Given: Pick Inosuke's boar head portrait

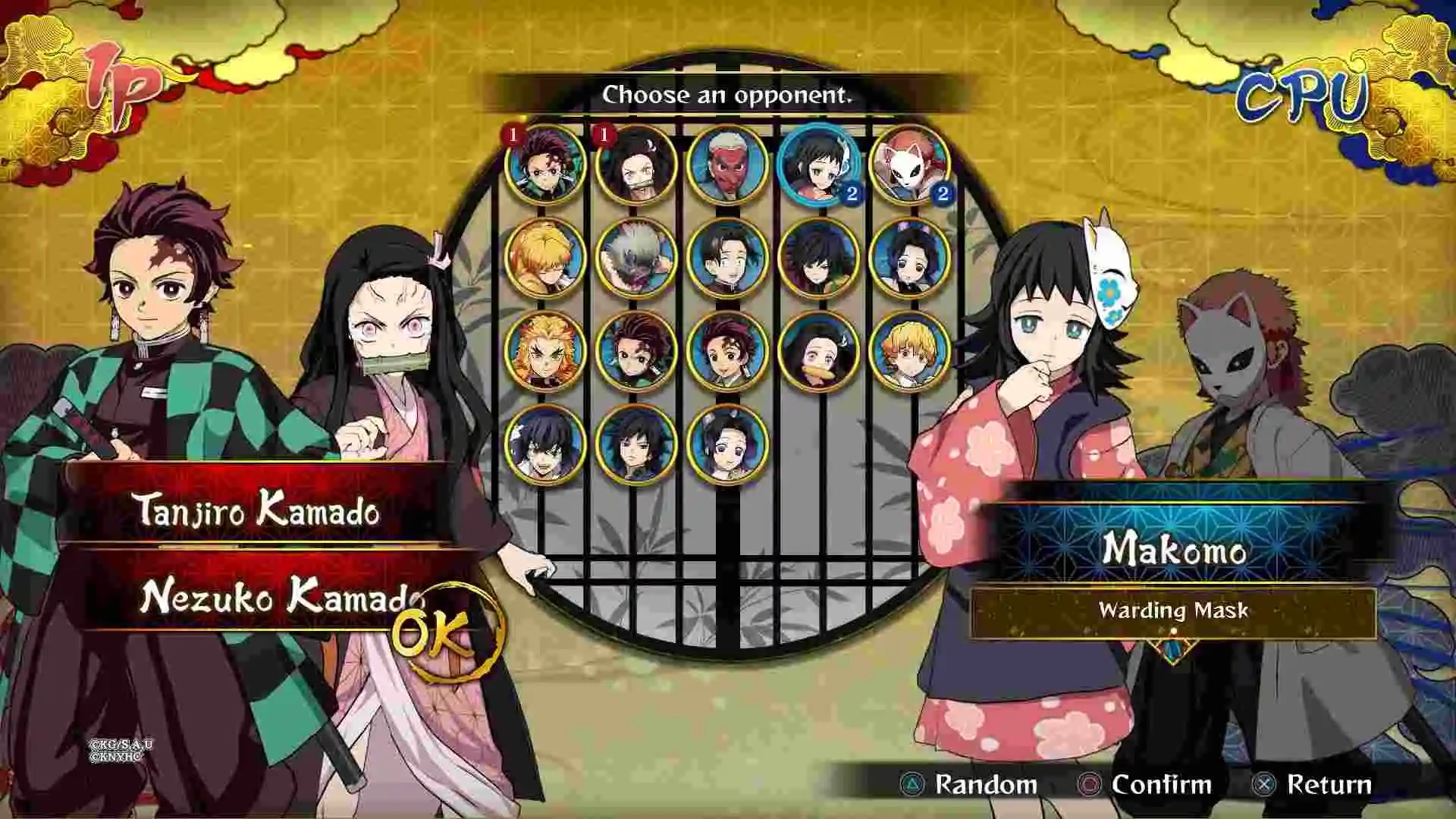Looking at the screenshot, I should (x=636, y=258).
